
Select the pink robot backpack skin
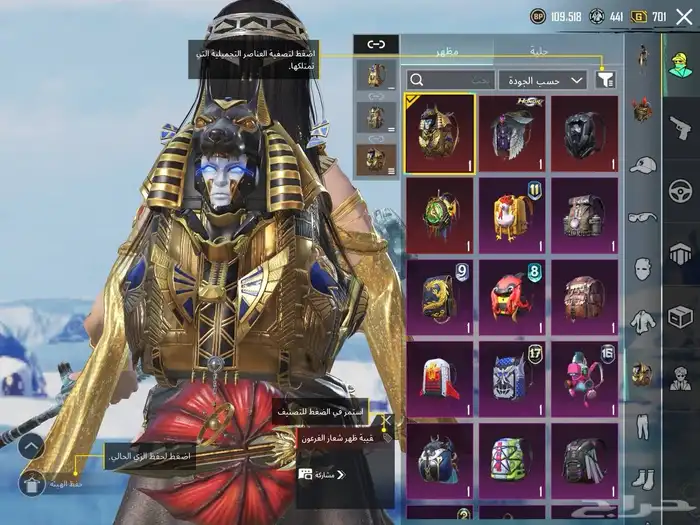click(585, 376)
